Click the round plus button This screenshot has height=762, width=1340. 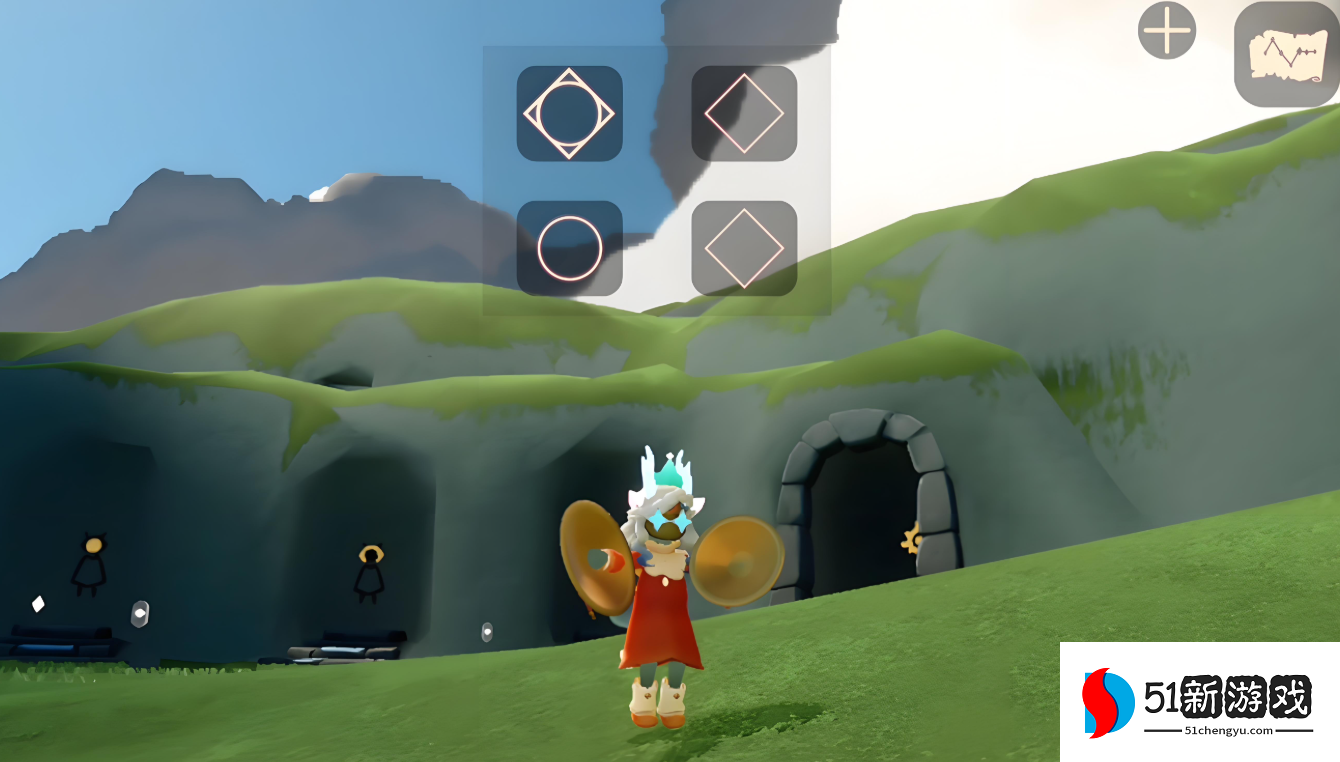point(1167,31)
